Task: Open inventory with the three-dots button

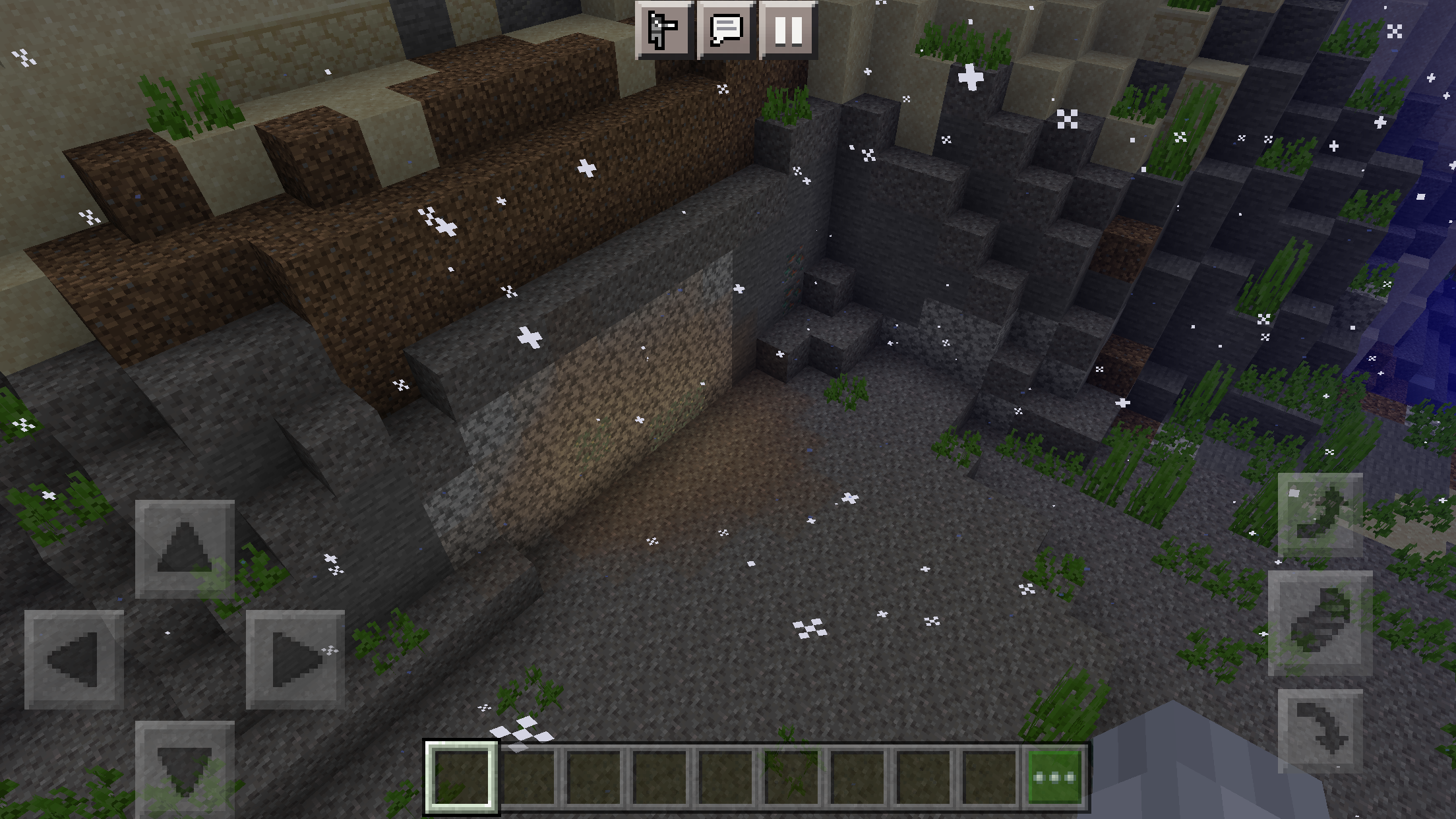Action: point(1054,777)
